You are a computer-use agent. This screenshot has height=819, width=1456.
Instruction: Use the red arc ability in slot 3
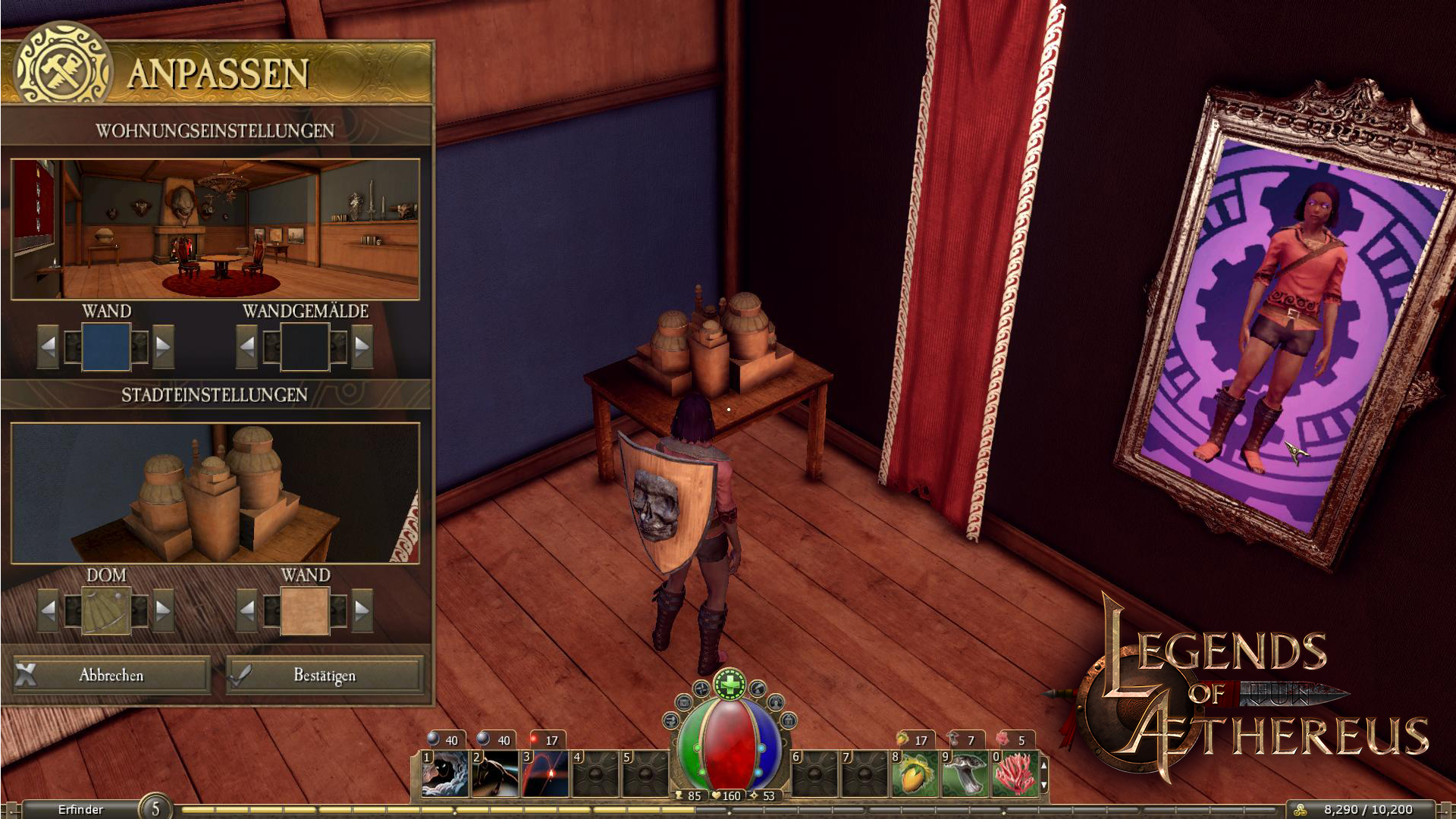tap(545, 773)
